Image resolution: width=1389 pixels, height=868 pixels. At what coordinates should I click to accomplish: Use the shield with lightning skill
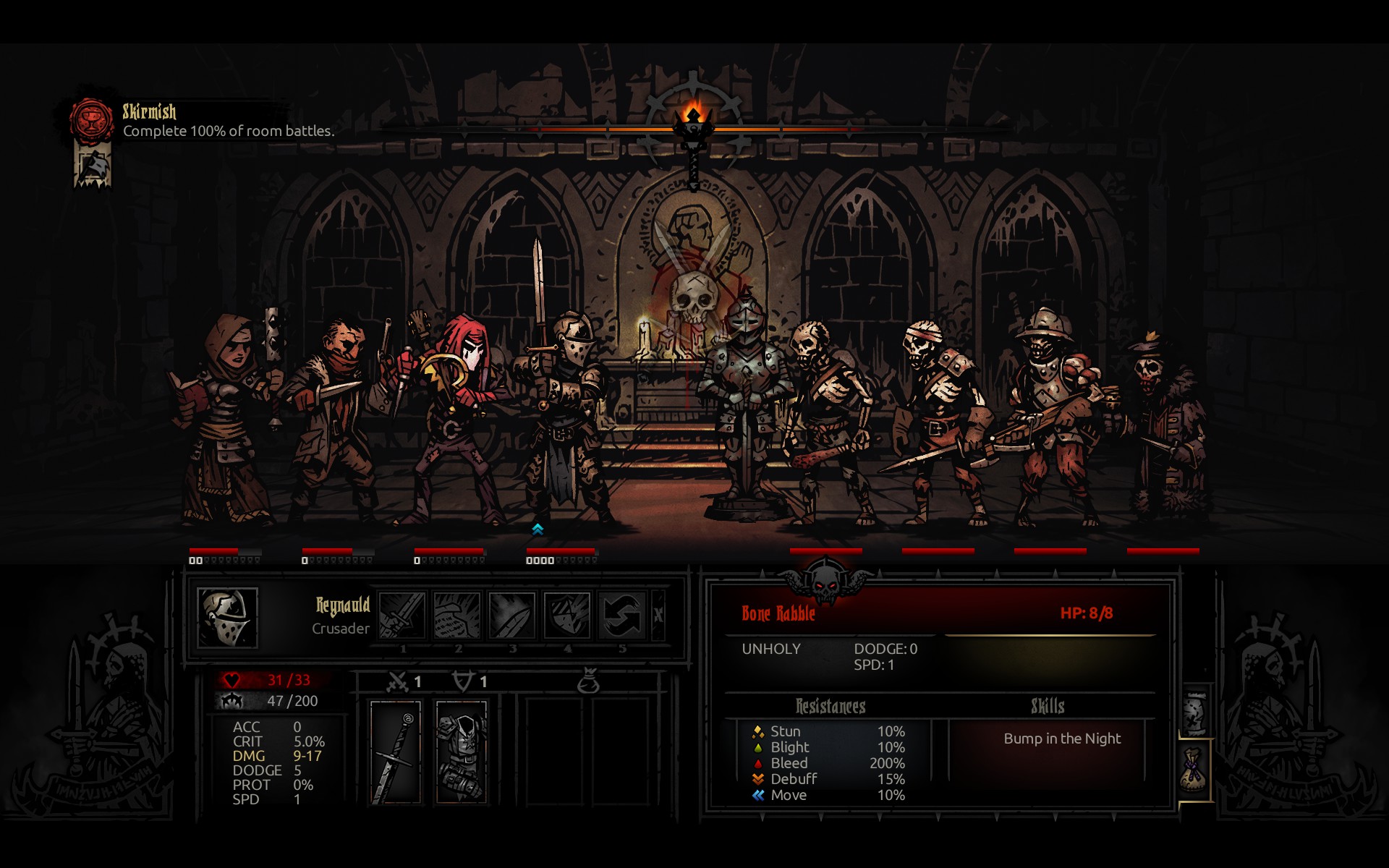566,616
